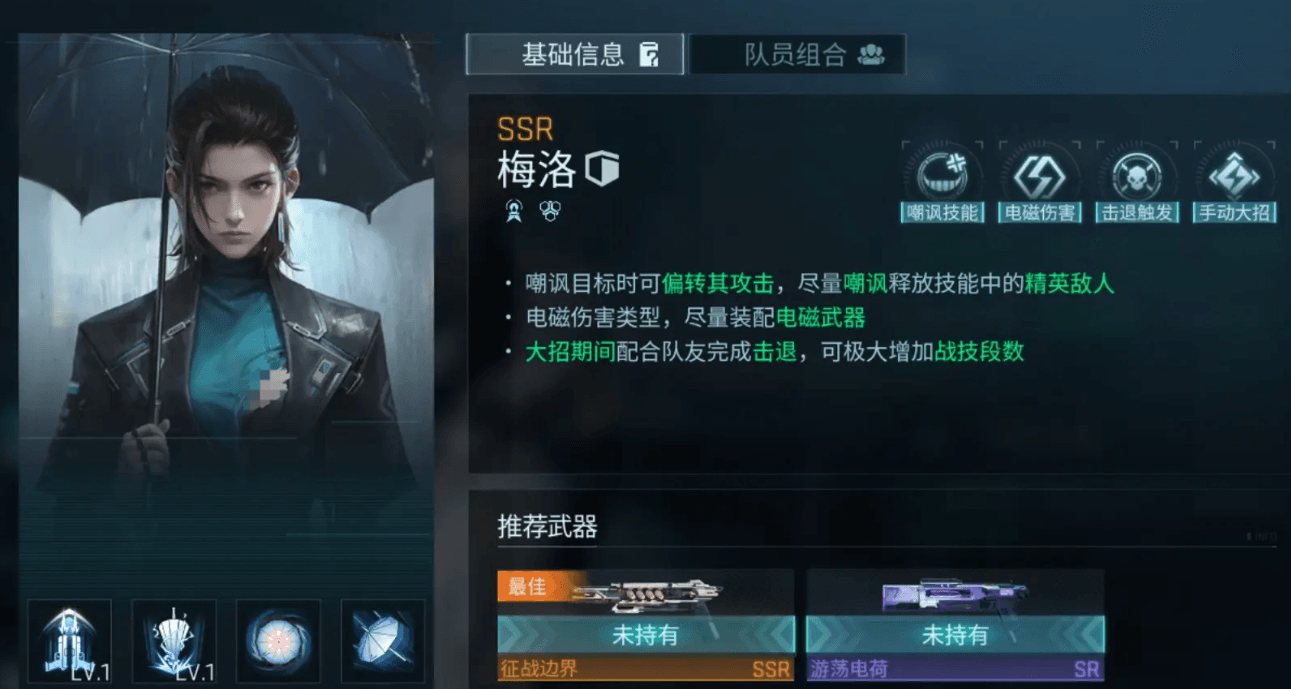
Task: Show the 电磁伤害 trait details
Action: click(x=1040, y=181)
